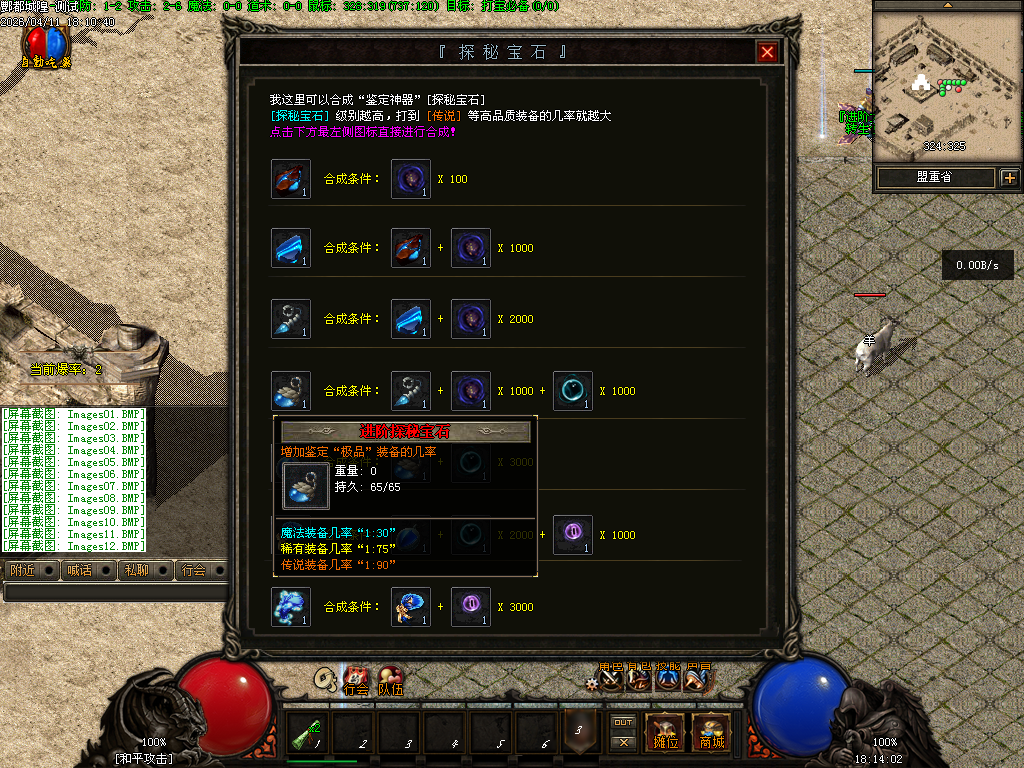Switch to the 私聊 chat channel

tap(135, 570)
